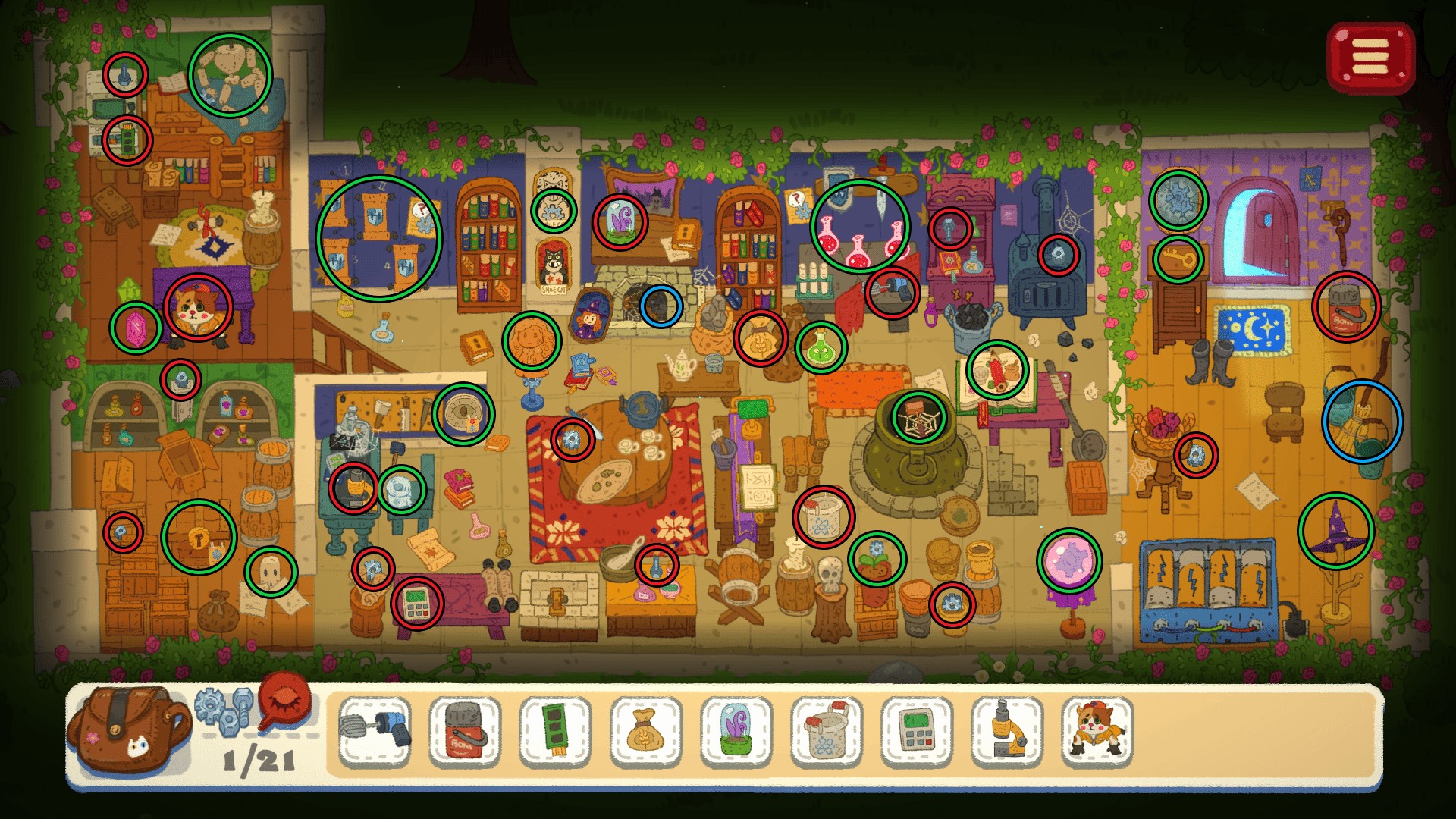The width and height of the screenshot is (1456, 819).
Task: Select the glass dome plant slot
Action: point(736,731)
